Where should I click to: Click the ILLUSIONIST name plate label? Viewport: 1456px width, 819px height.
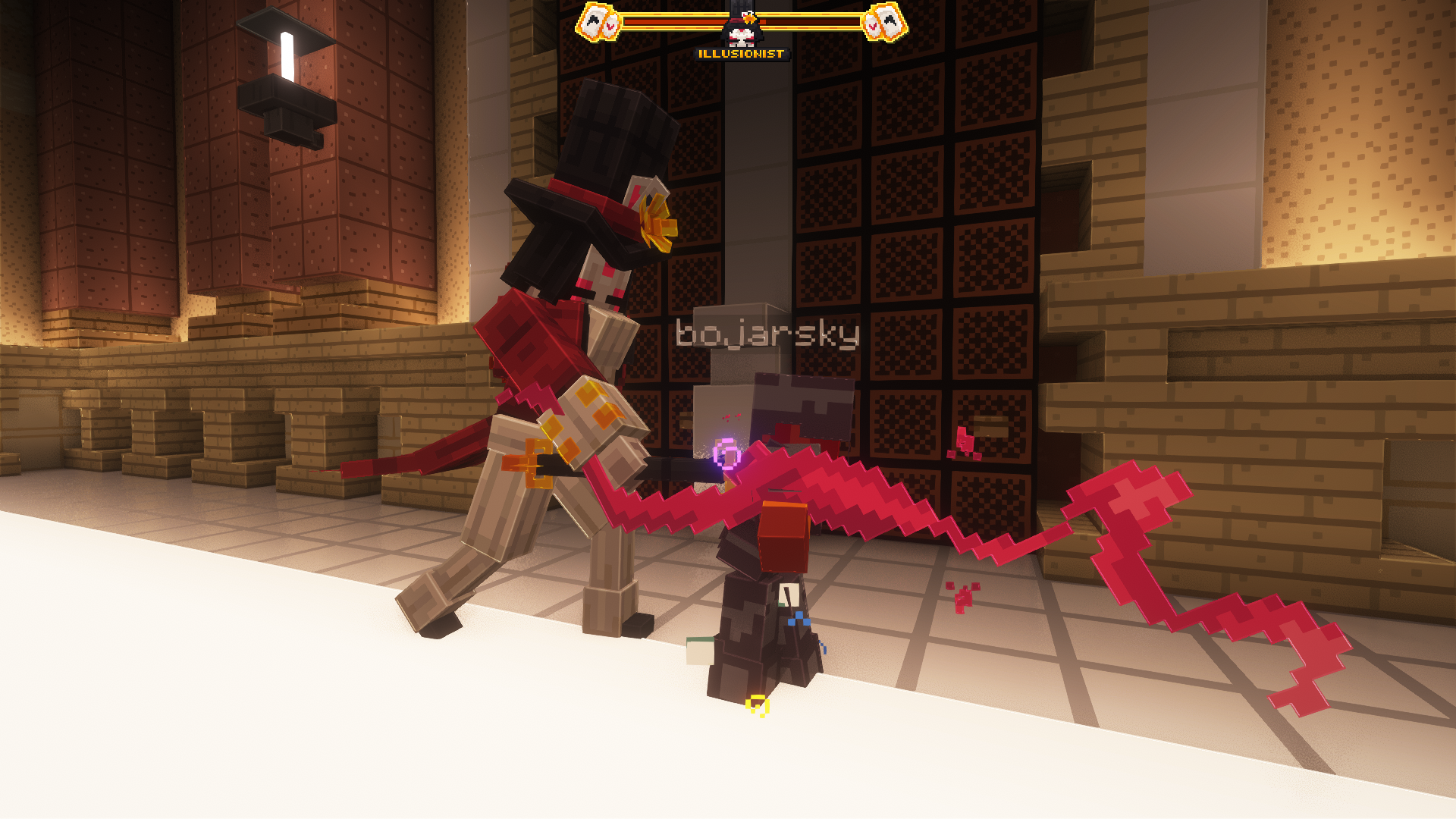(739, 53)
